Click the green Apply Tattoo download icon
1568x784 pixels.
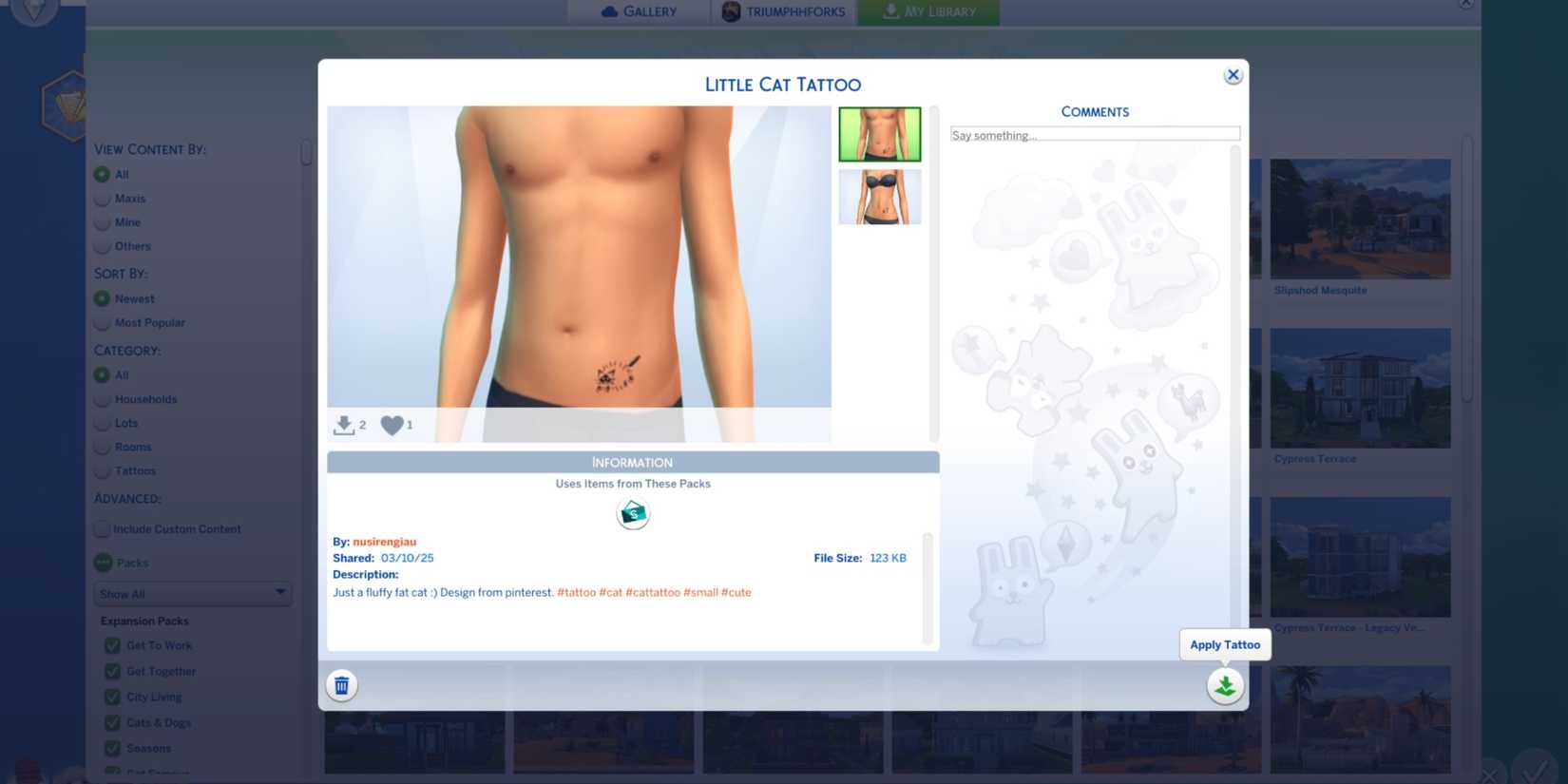pos(1224,684)
